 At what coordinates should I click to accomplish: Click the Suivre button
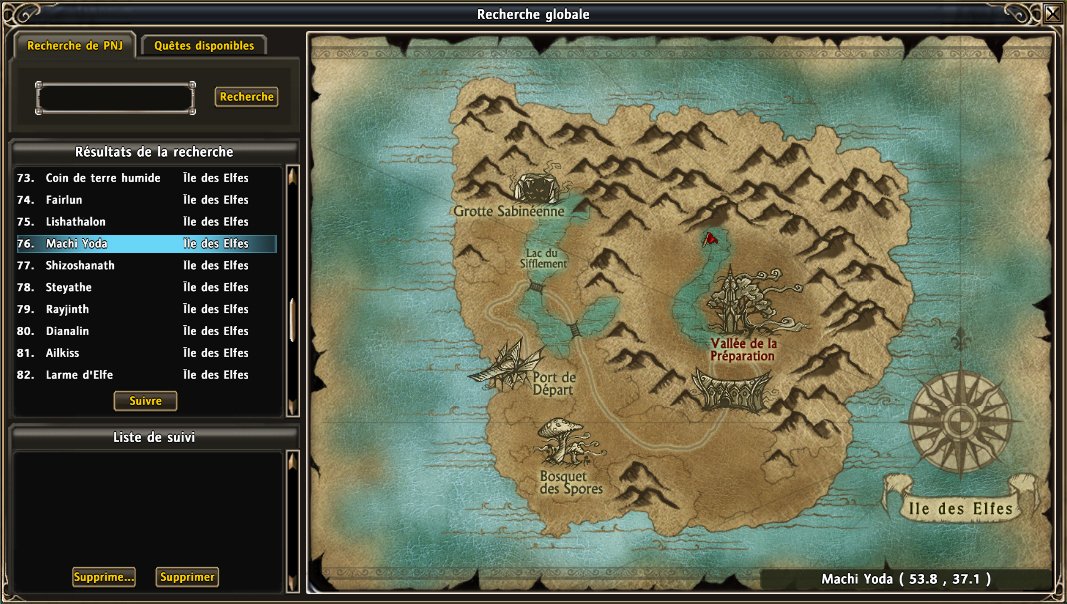(146, 401)
